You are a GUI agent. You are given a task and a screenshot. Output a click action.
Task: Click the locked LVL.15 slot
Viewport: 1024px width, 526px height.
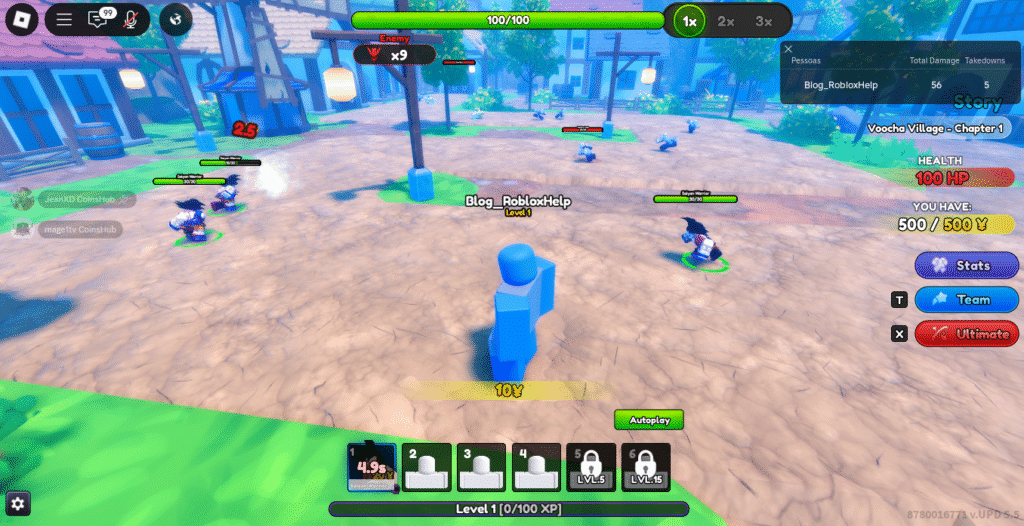click(x=645, y=468)
